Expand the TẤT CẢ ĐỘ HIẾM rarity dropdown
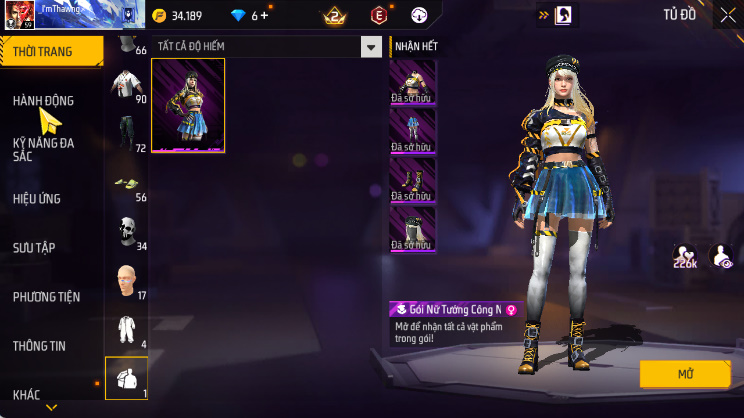The height and width of the screenshot is (418, 744). [371, 47]
